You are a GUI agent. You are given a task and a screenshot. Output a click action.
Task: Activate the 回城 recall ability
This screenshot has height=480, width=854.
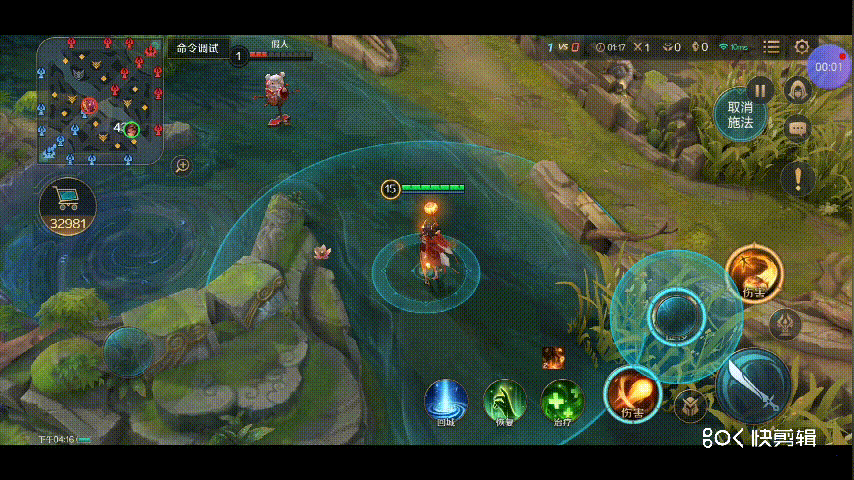pyautogui.click(x=446, y=401)
